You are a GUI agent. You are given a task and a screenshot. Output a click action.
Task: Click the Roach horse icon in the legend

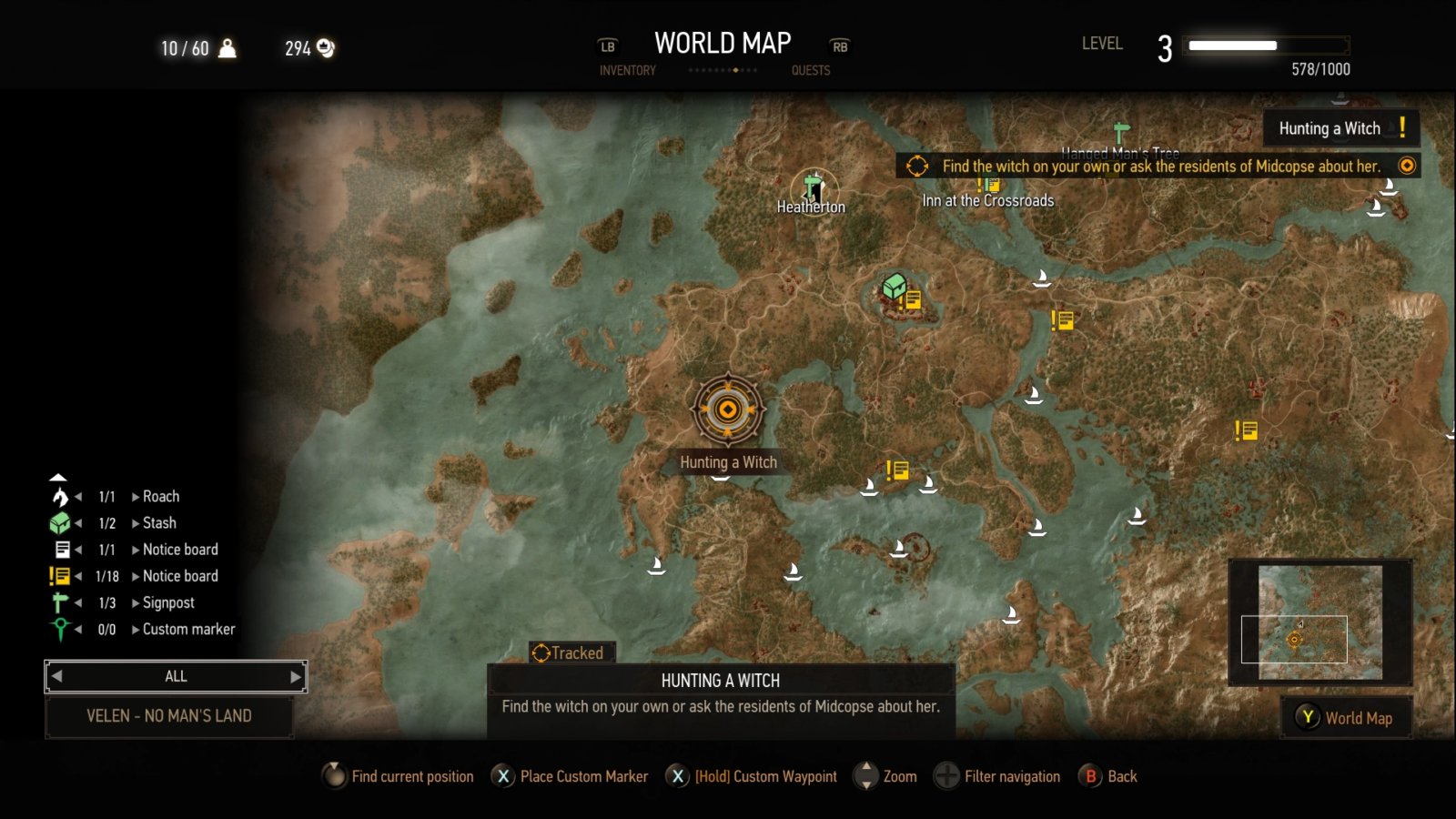tap(59, 496)
